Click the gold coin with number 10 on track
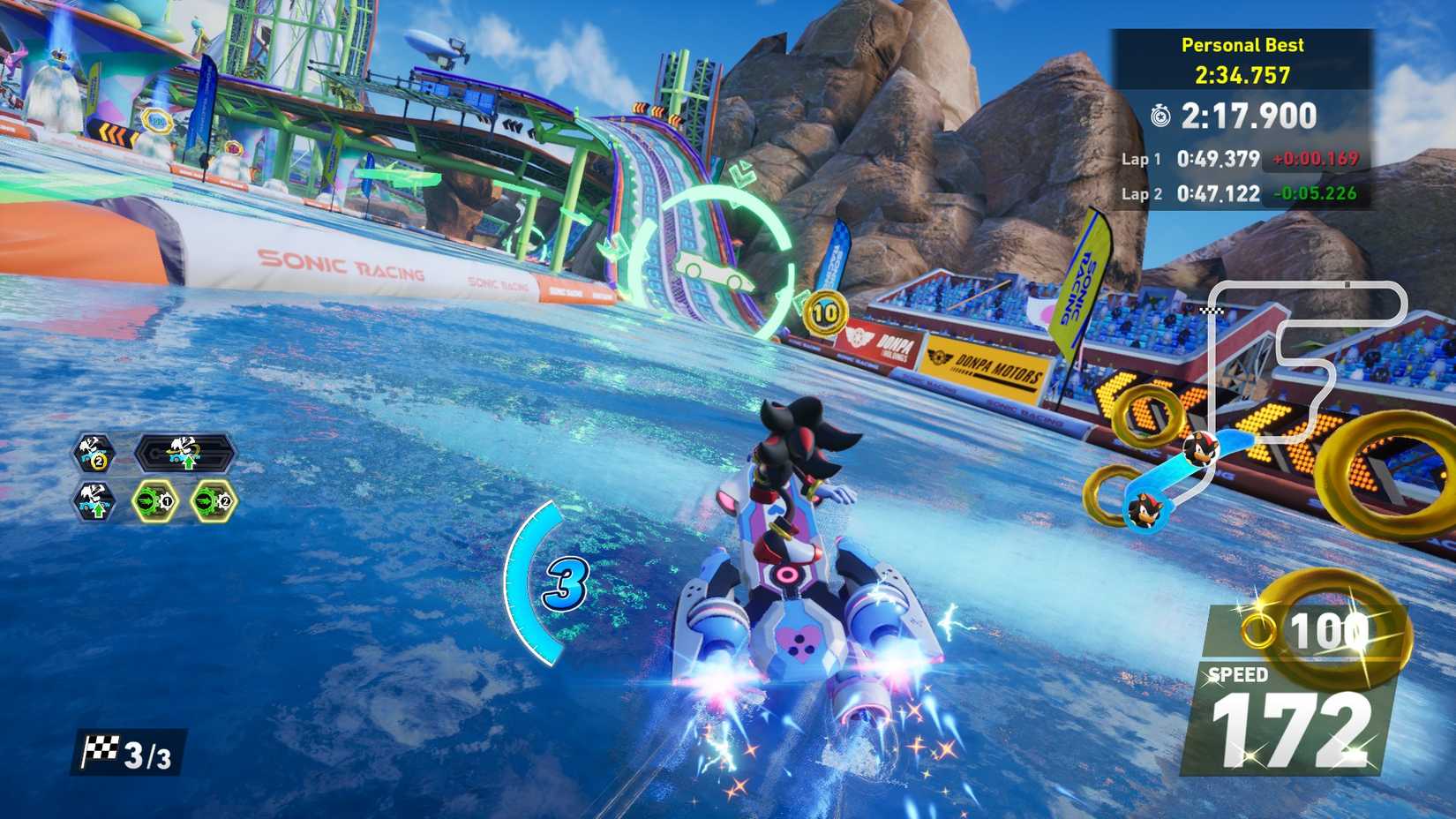 (x=827, y=311)
